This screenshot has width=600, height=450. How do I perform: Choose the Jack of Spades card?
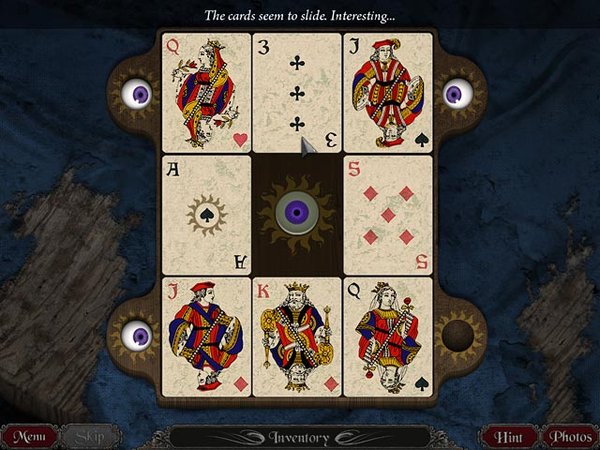[x=388, y=92]
